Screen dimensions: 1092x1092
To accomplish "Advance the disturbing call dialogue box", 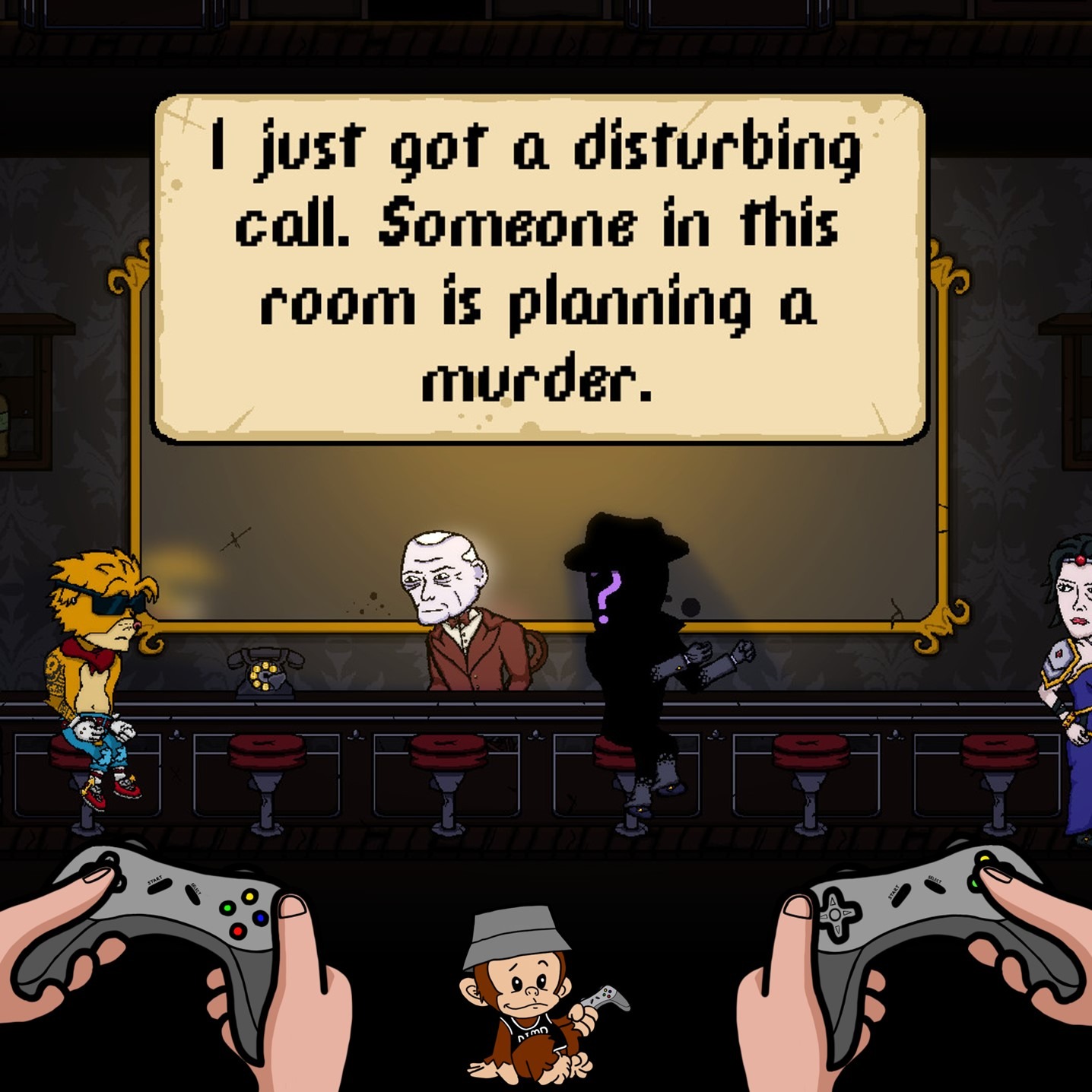I will (x=539, y=267).
